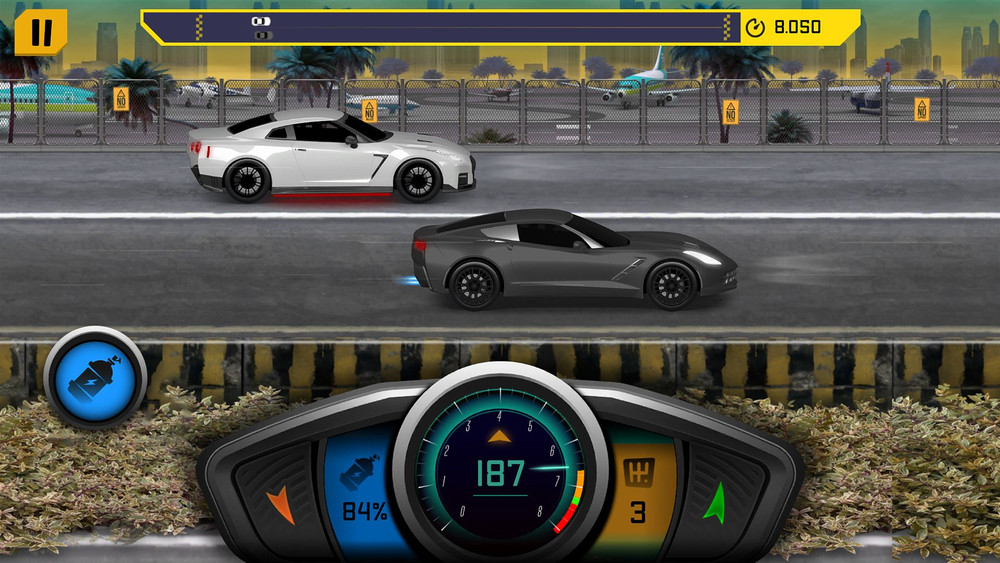
Task: Pause the race with the yellow pause button
Action: (x=40, y=31)
